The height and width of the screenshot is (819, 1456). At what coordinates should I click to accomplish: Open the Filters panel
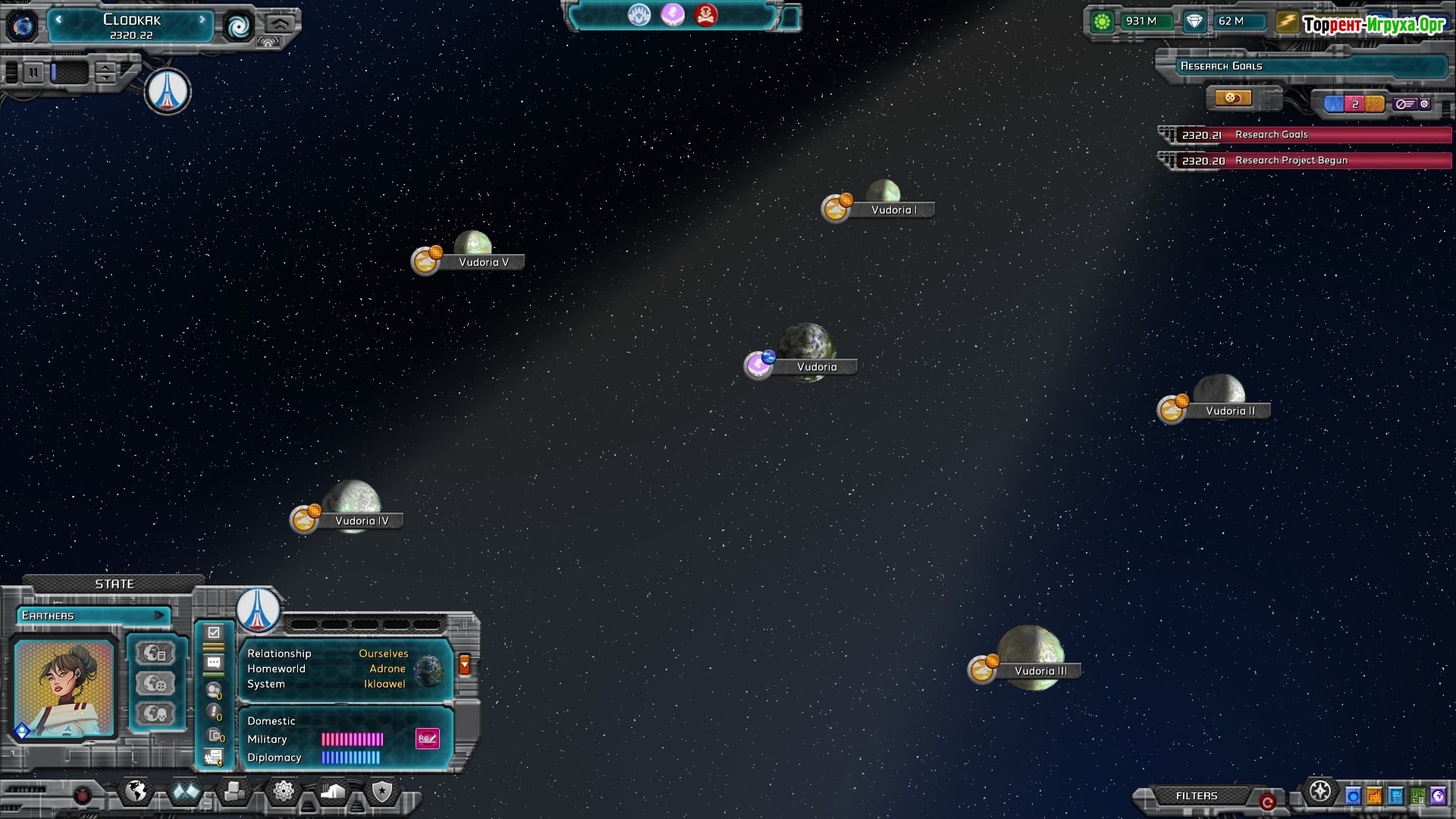(x=1196, y=796)
